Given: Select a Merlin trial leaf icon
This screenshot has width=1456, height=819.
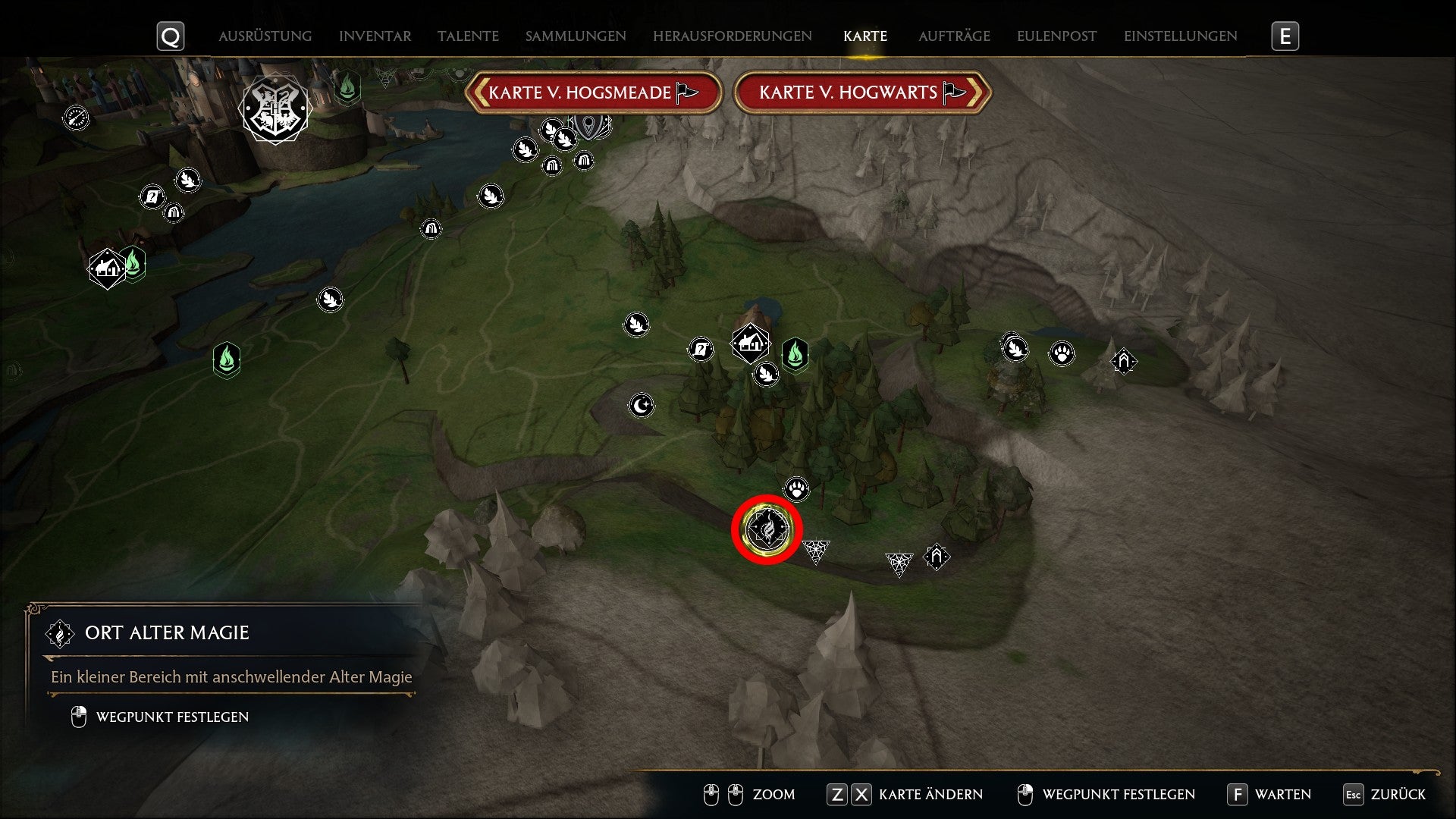Looking at the screenshot, I should 635,324.
